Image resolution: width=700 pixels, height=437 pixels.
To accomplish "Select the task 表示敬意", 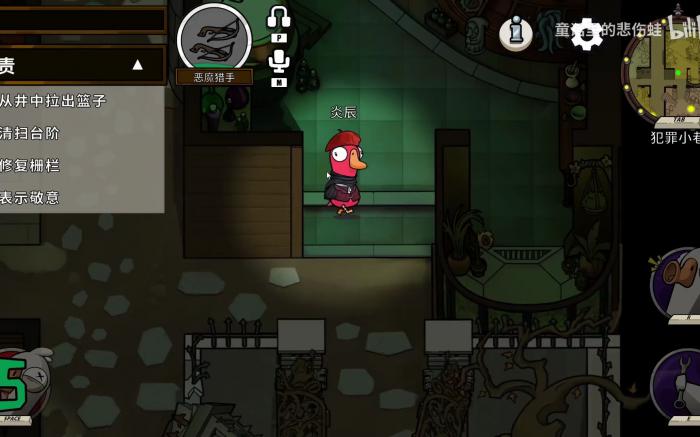I will coord(31,197).
